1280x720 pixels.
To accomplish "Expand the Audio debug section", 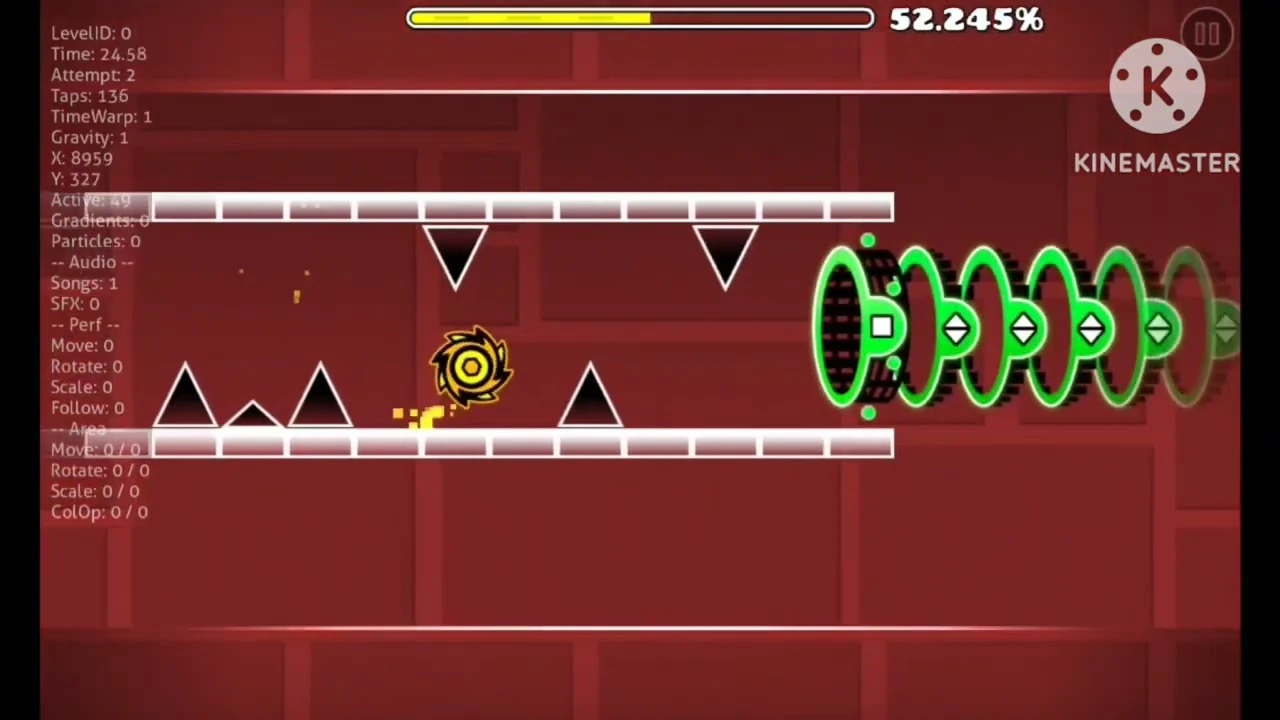I will [x=92, y=262].
